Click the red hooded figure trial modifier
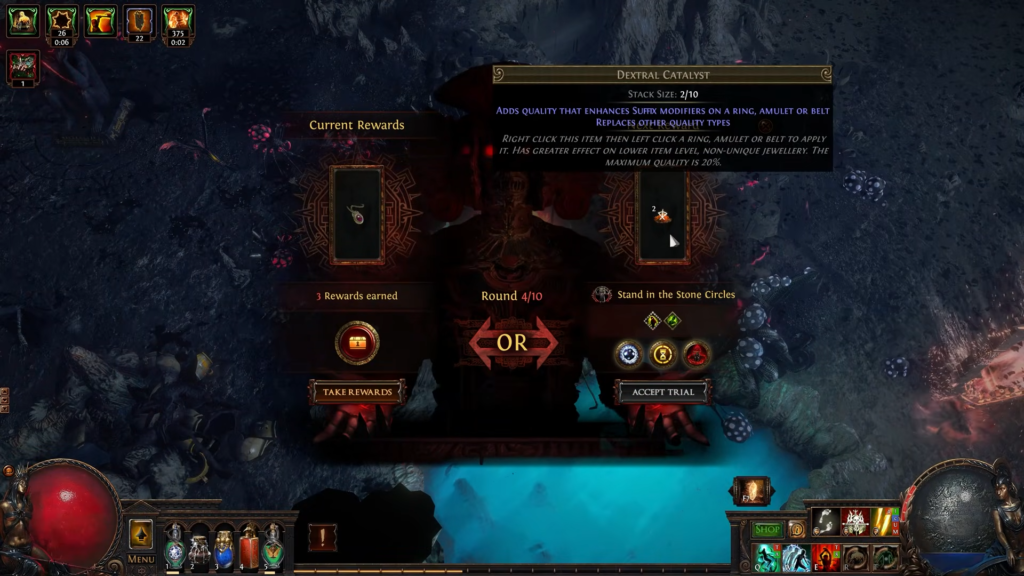1024x576 pixels. click(696, 353)
